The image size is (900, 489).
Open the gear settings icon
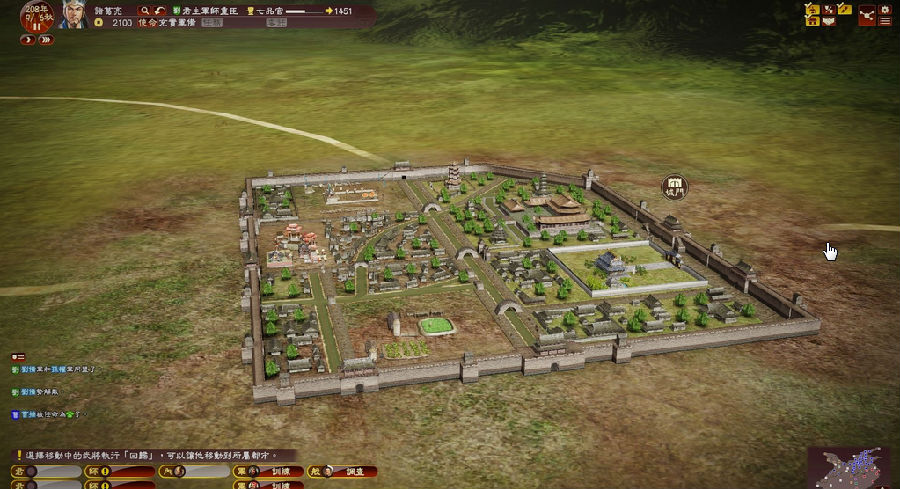885,8
